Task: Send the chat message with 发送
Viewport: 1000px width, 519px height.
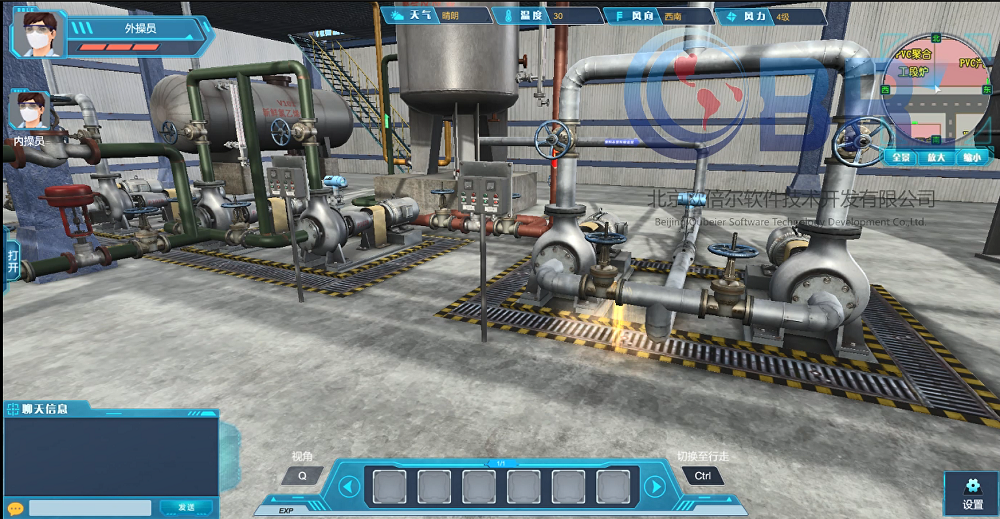Action: click(185, 508)
